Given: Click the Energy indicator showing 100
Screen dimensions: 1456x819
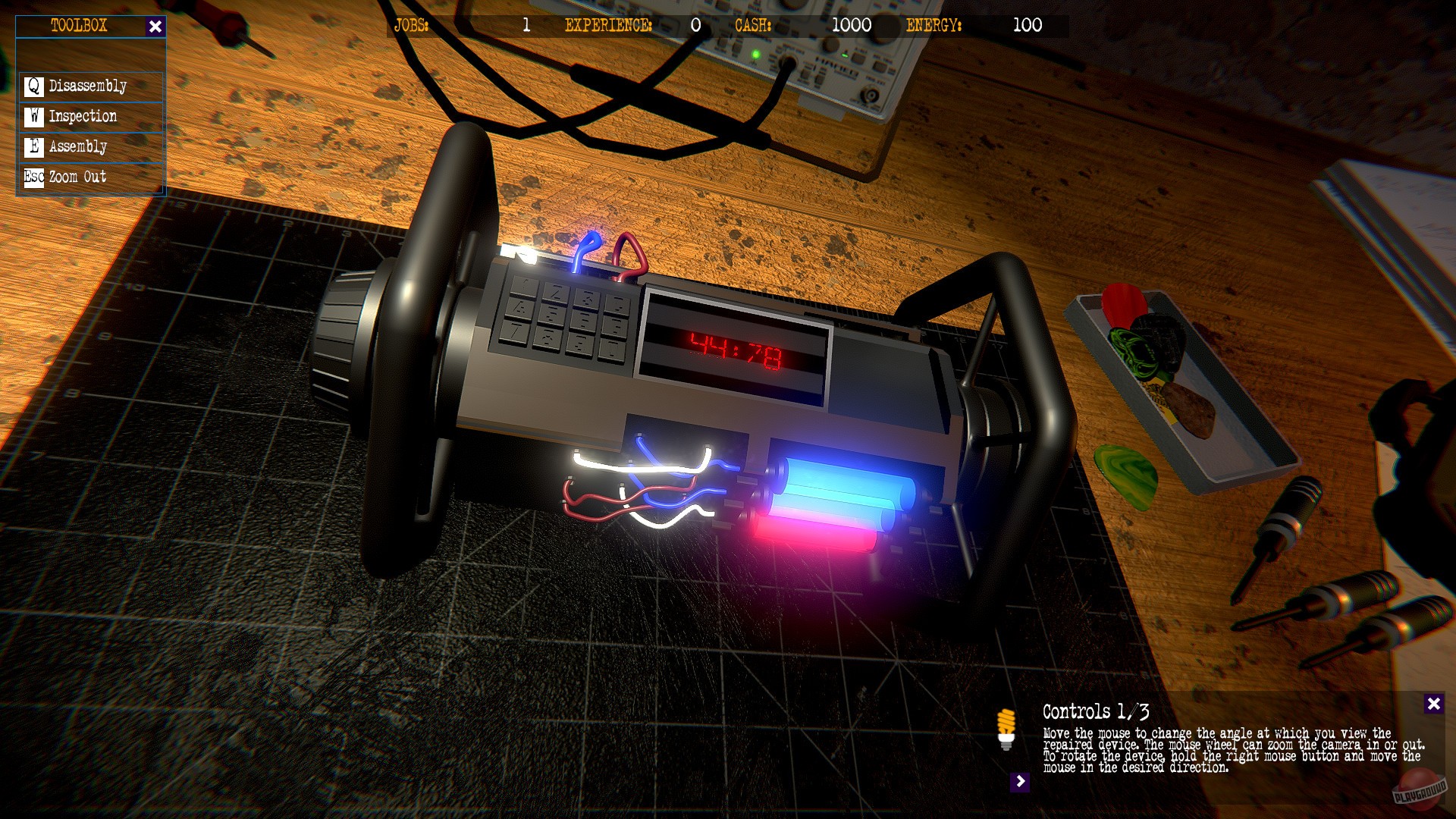Looking at the screenshot, I should [x=1028, y=25].
